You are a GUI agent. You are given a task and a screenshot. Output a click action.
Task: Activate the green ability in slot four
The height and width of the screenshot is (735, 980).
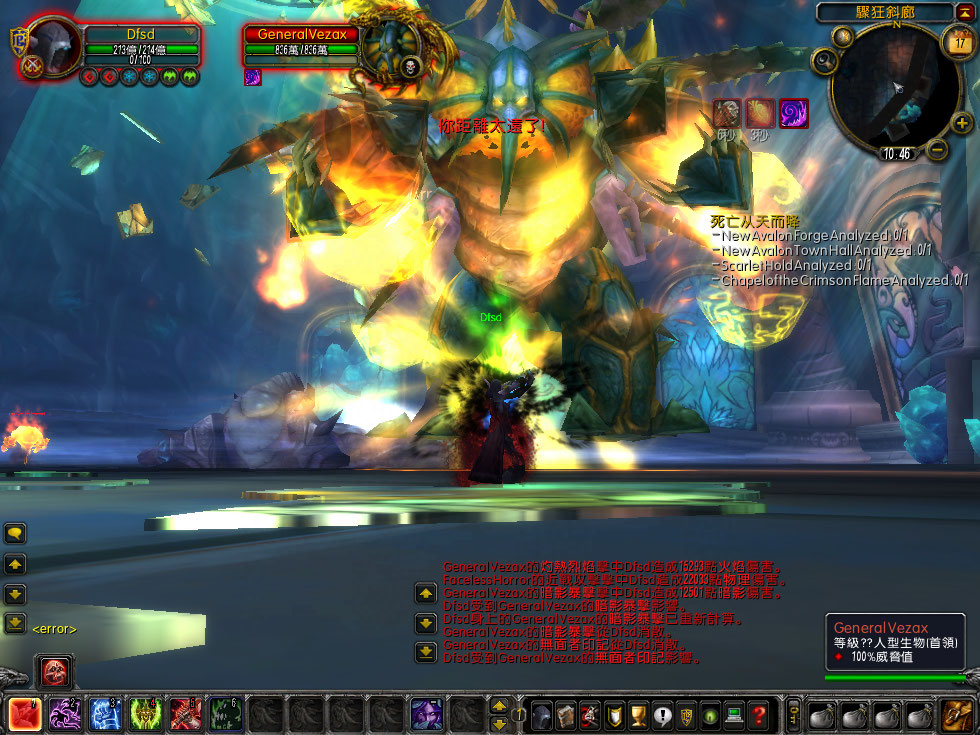point(146,714)
